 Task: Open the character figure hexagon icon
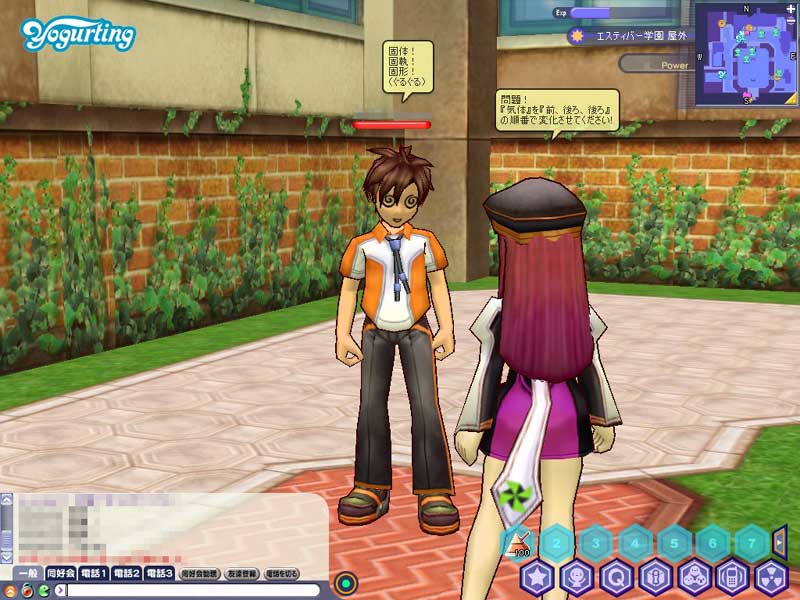coord(576,577)
